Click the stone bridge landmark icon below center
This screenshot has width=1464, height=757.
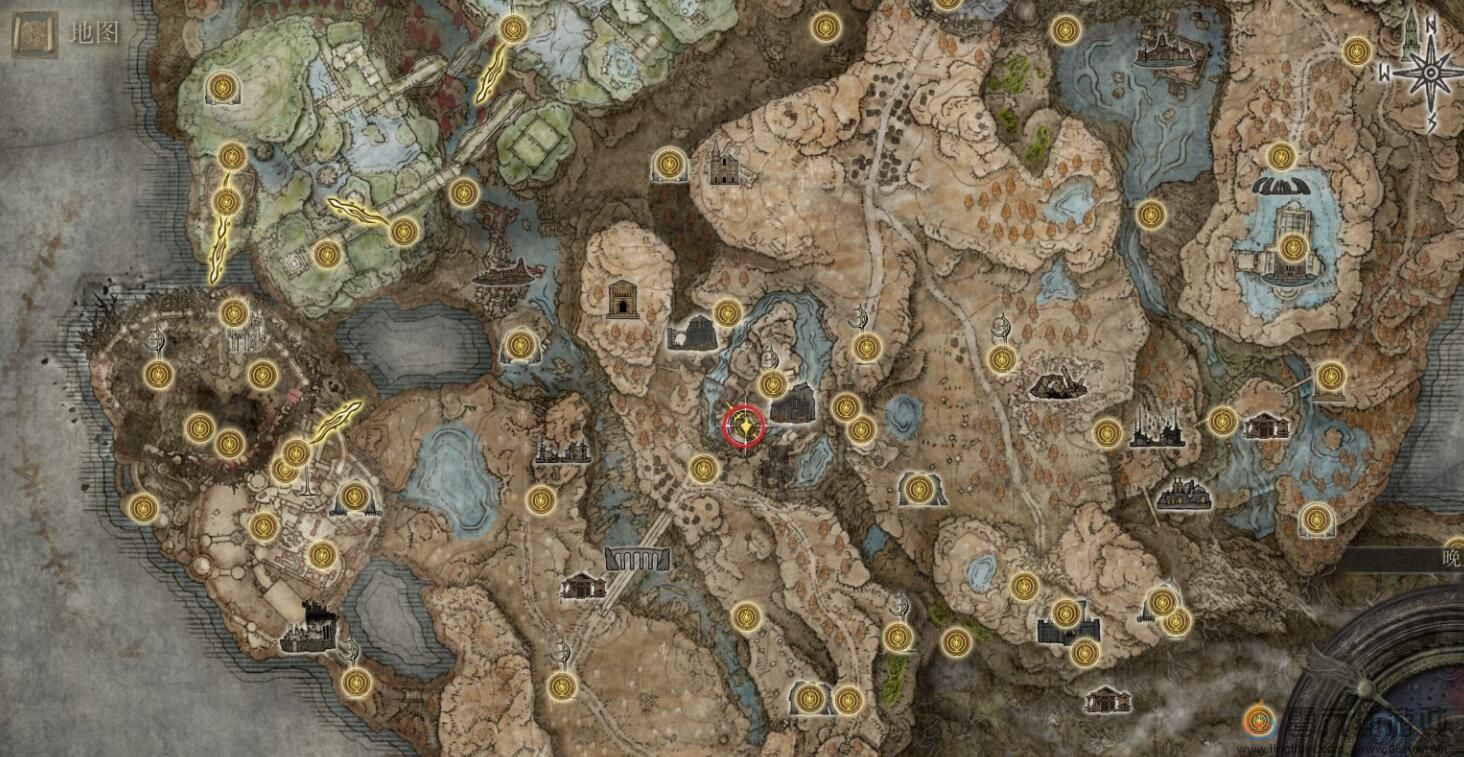click(x=637, y=560)
